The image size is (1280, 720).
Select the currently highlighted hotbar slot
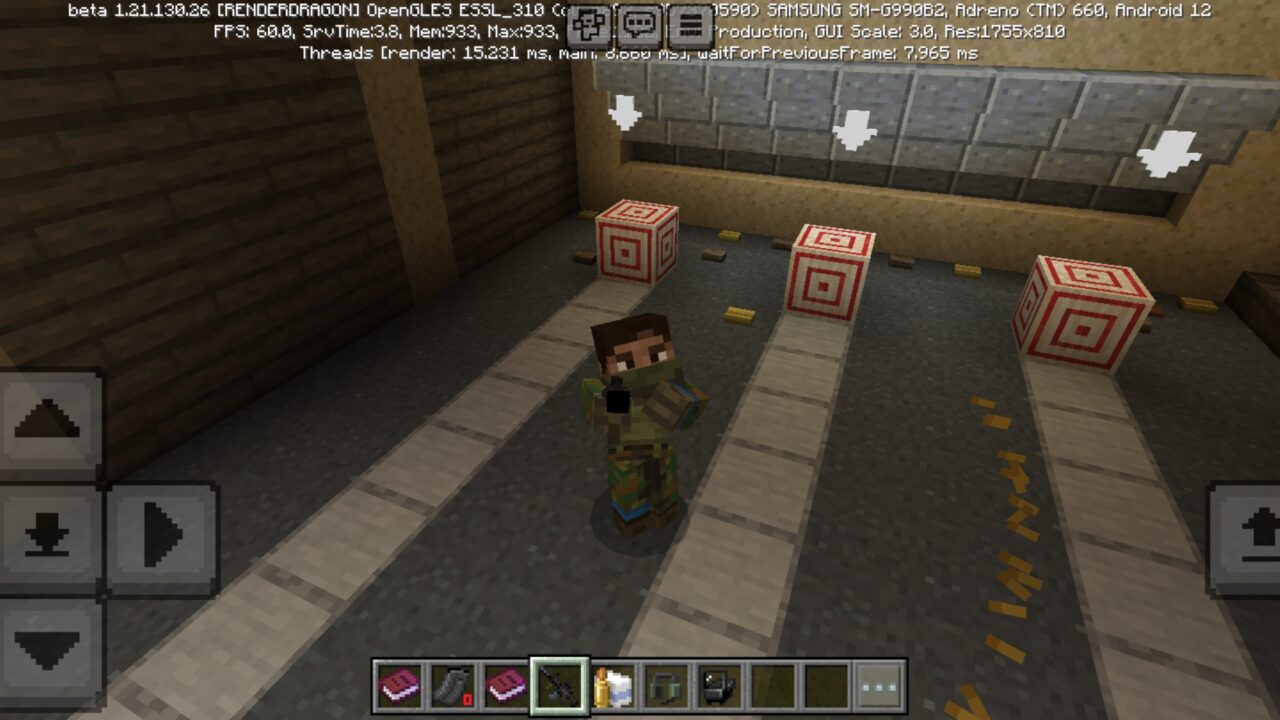(x=560, y=687)
